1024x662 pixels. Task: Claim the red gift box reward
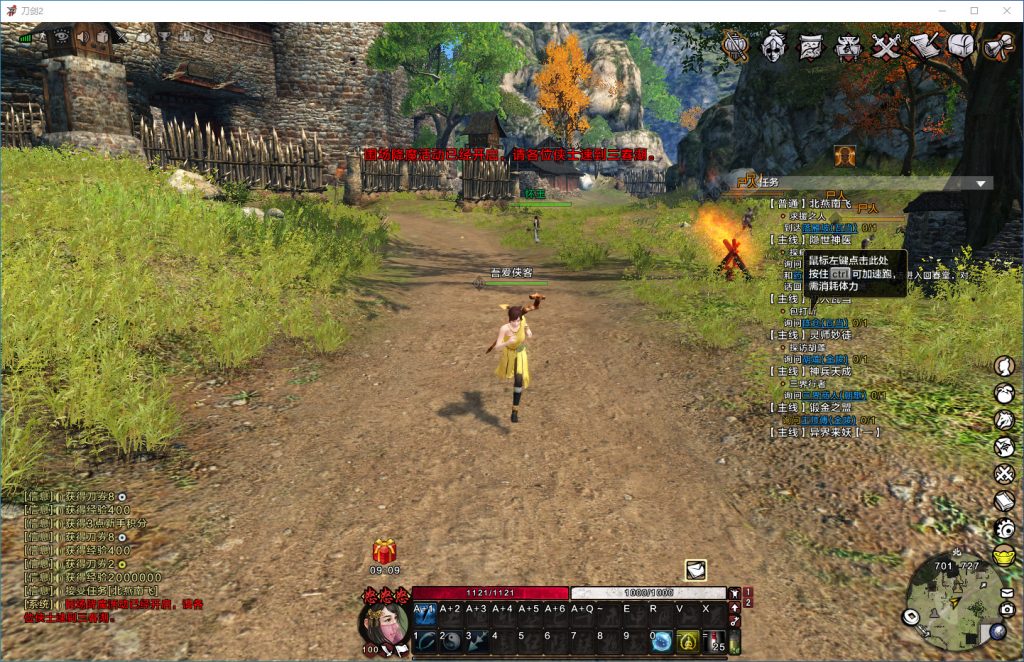(x=384, y=551)
